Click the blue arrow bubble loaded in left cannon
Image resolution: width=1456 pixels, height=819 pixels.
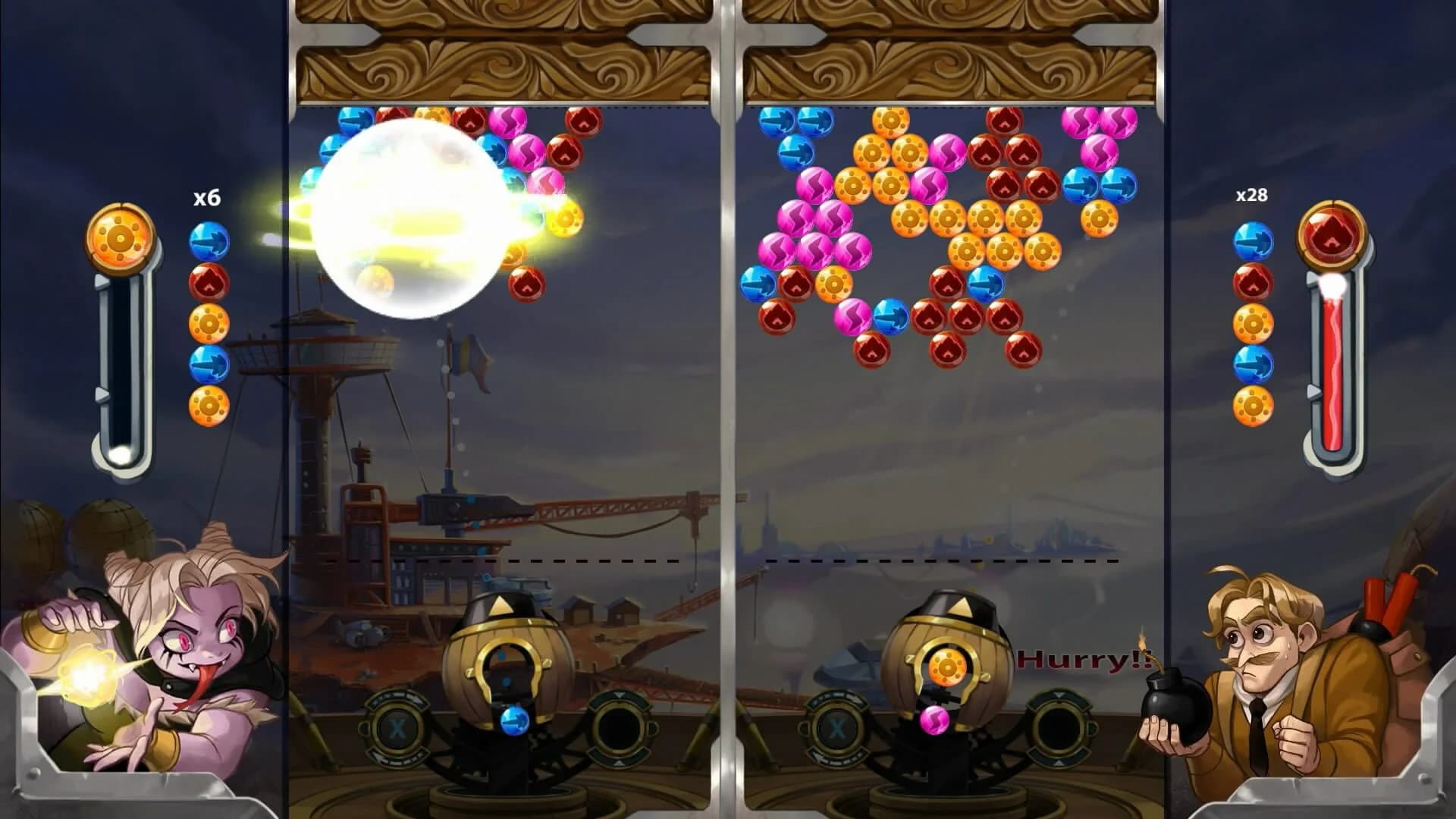pos(513,722)
